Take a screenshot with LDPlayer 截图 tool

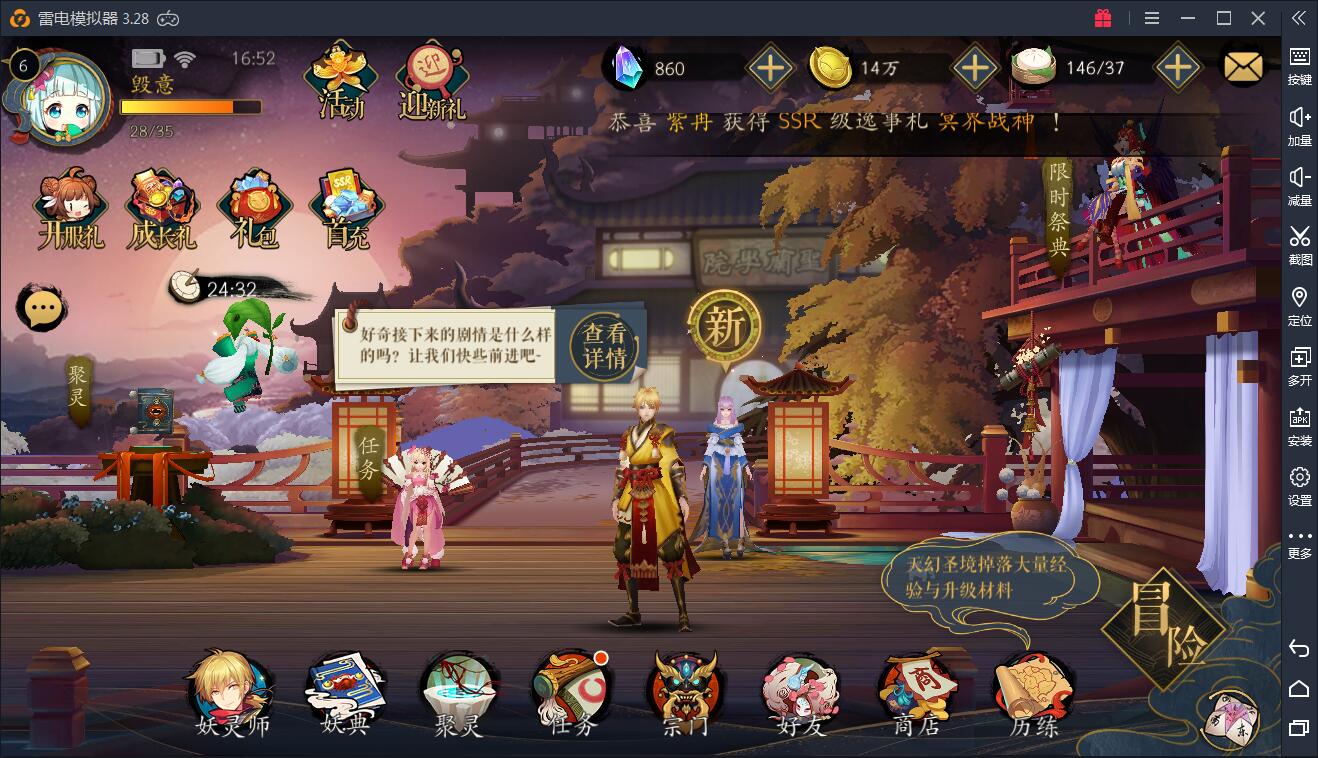click(x=1298, y=240)
